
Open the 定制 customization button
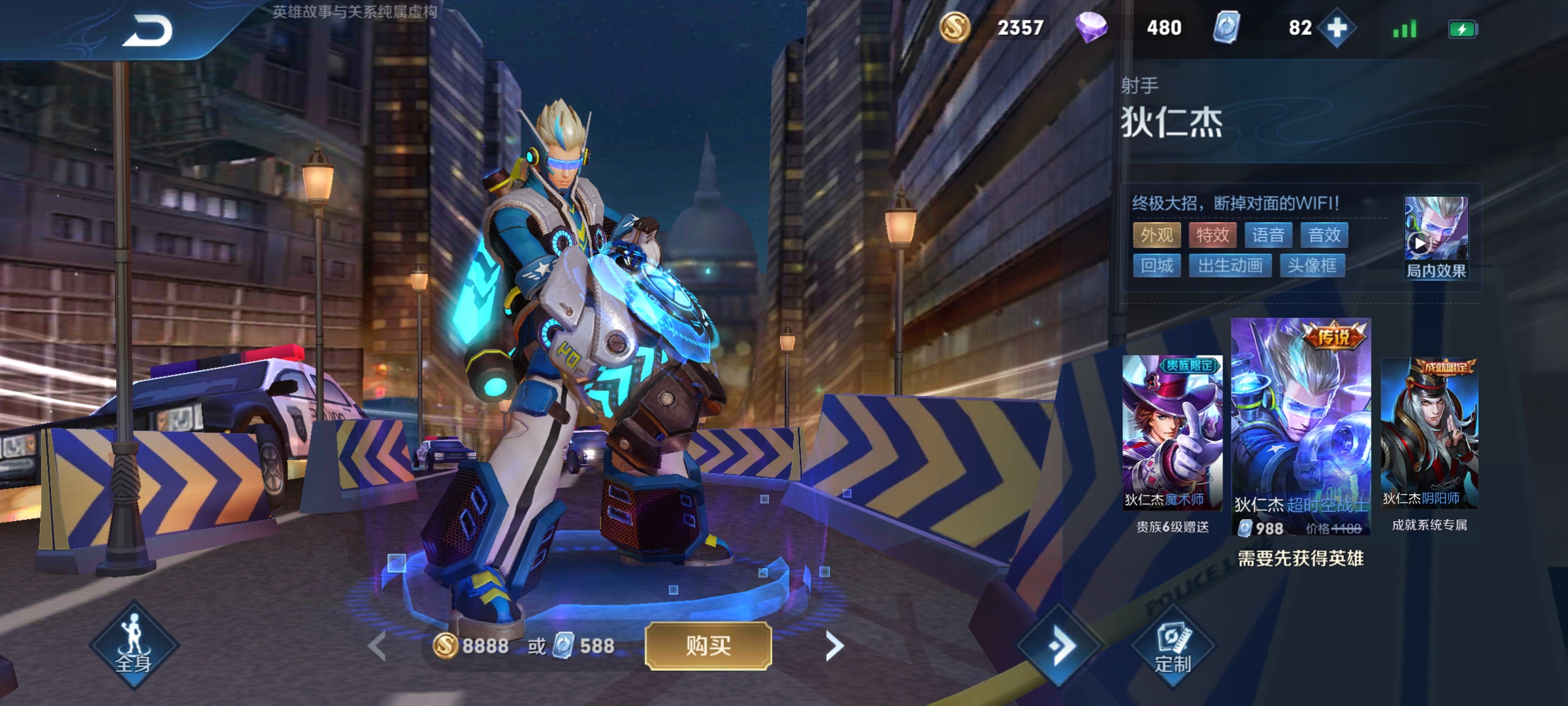pos(1173,647)
